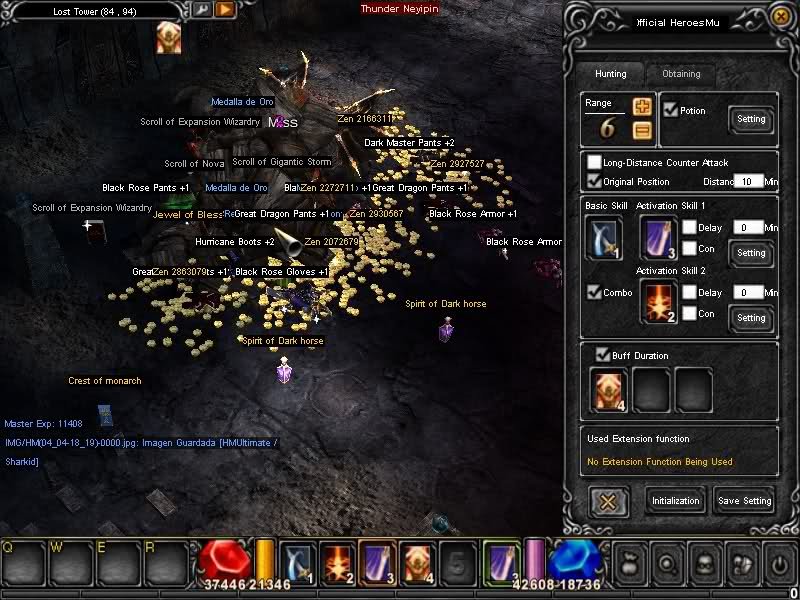Increase the hunting range with plus button
The image size is (800, 600).
pos(642,106)
